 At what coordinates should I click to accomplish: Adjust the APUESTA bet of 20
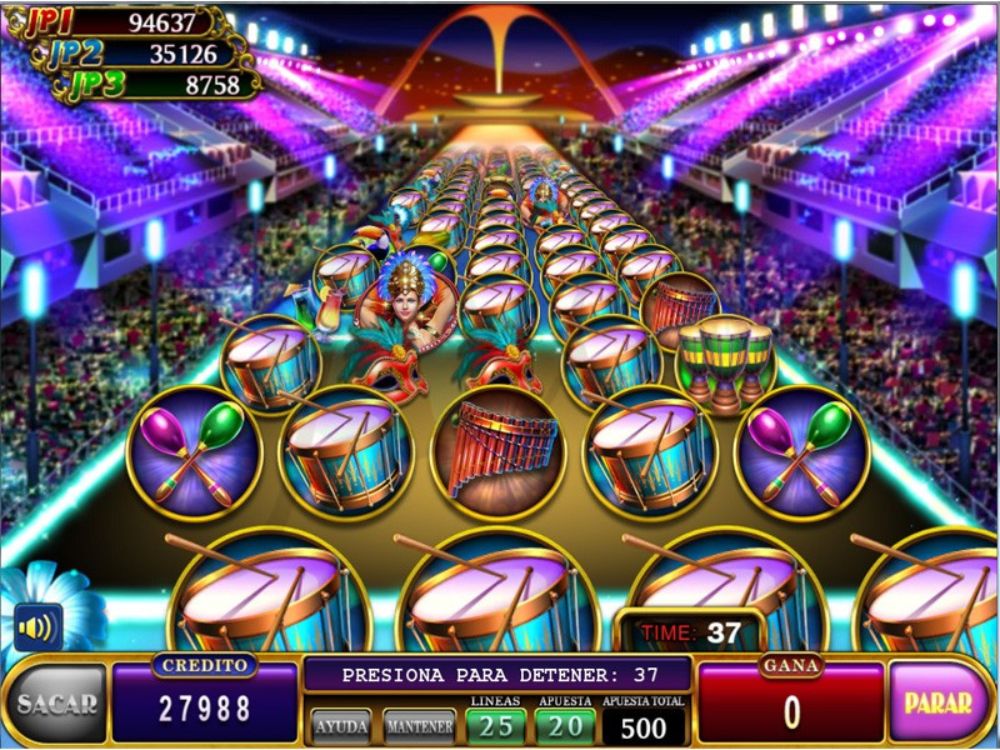tap(565, 725)
